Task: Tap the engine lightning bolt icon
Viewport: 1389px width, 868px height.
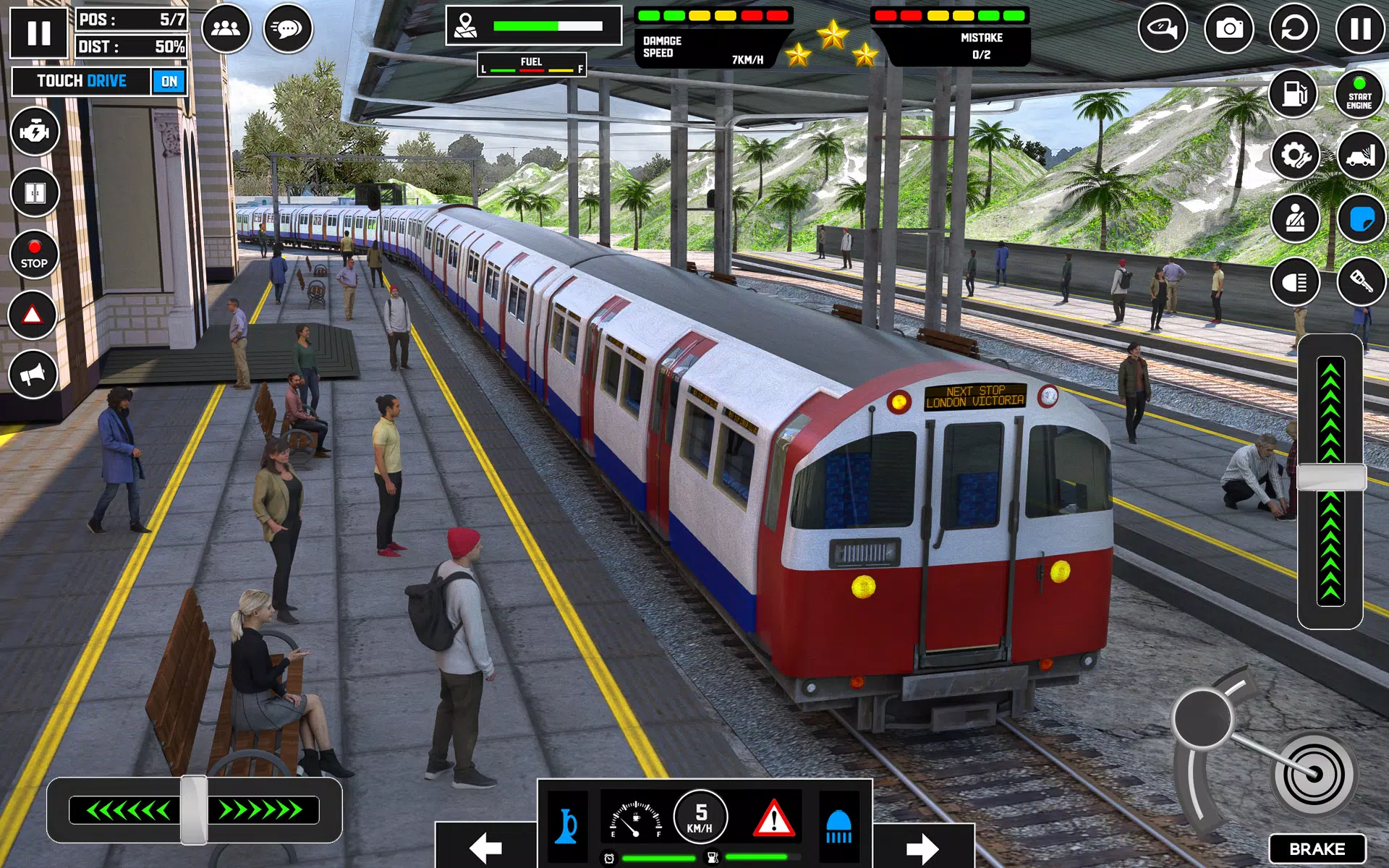Action: click(34, 132)
